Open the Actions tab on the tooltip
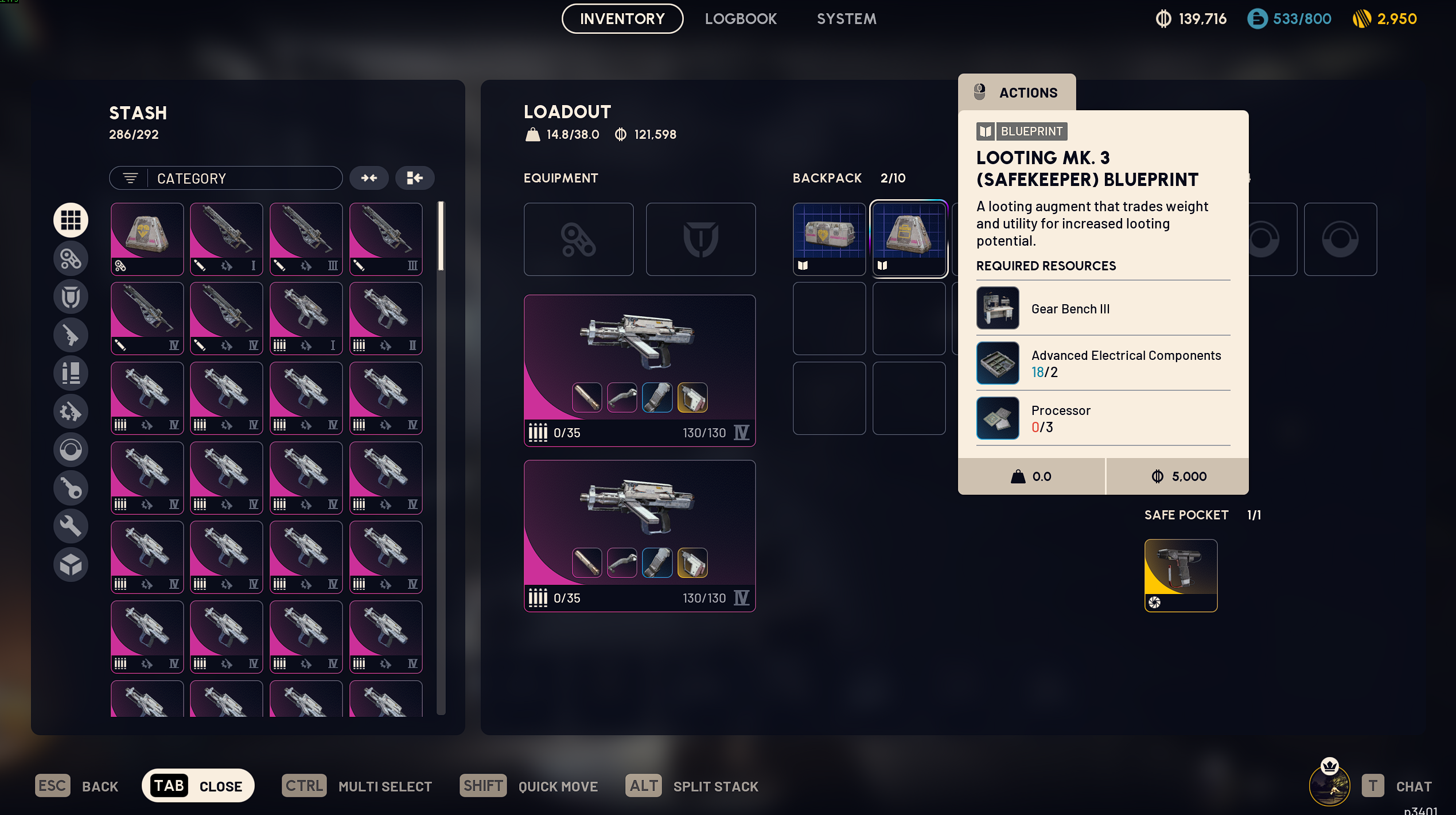The height and width of the screenshot is (815, 1456). click(1017, 92)
